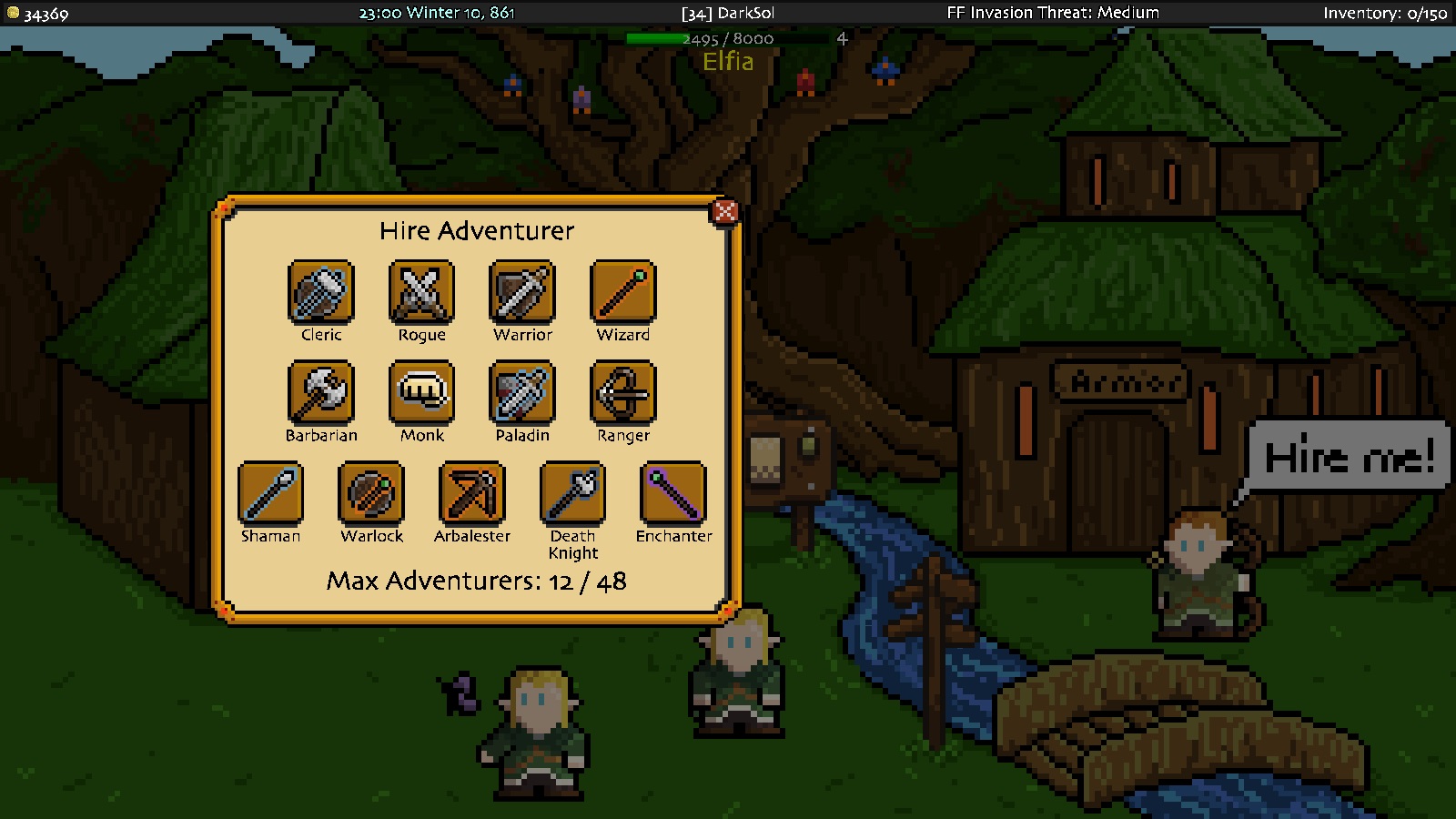Hire an Arbalester crossbowman
The width and height of the screenshot is (1456, 819).
(x=471, y=494)
